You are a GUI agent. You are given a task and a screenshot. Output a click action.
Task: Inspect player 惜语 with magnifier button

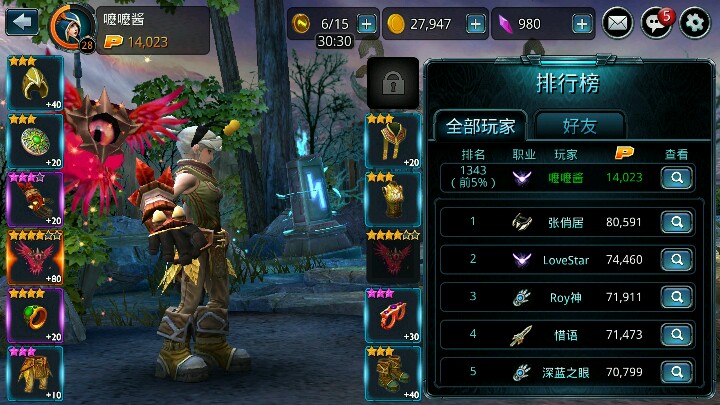pyautogui.click(x=677, y=334)
